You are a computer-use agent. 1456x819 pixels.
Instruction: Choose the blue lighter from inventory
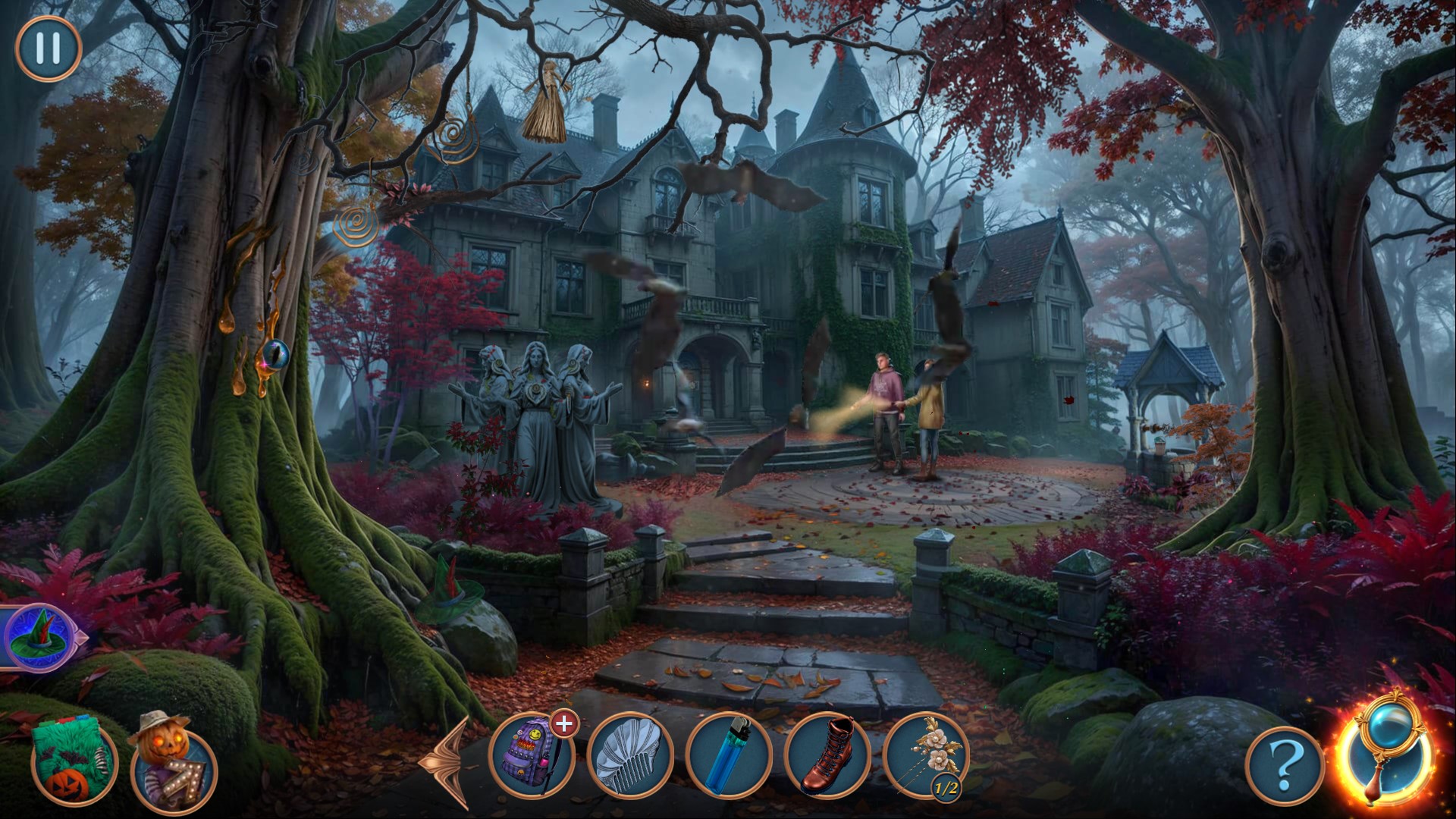(729, 755)
